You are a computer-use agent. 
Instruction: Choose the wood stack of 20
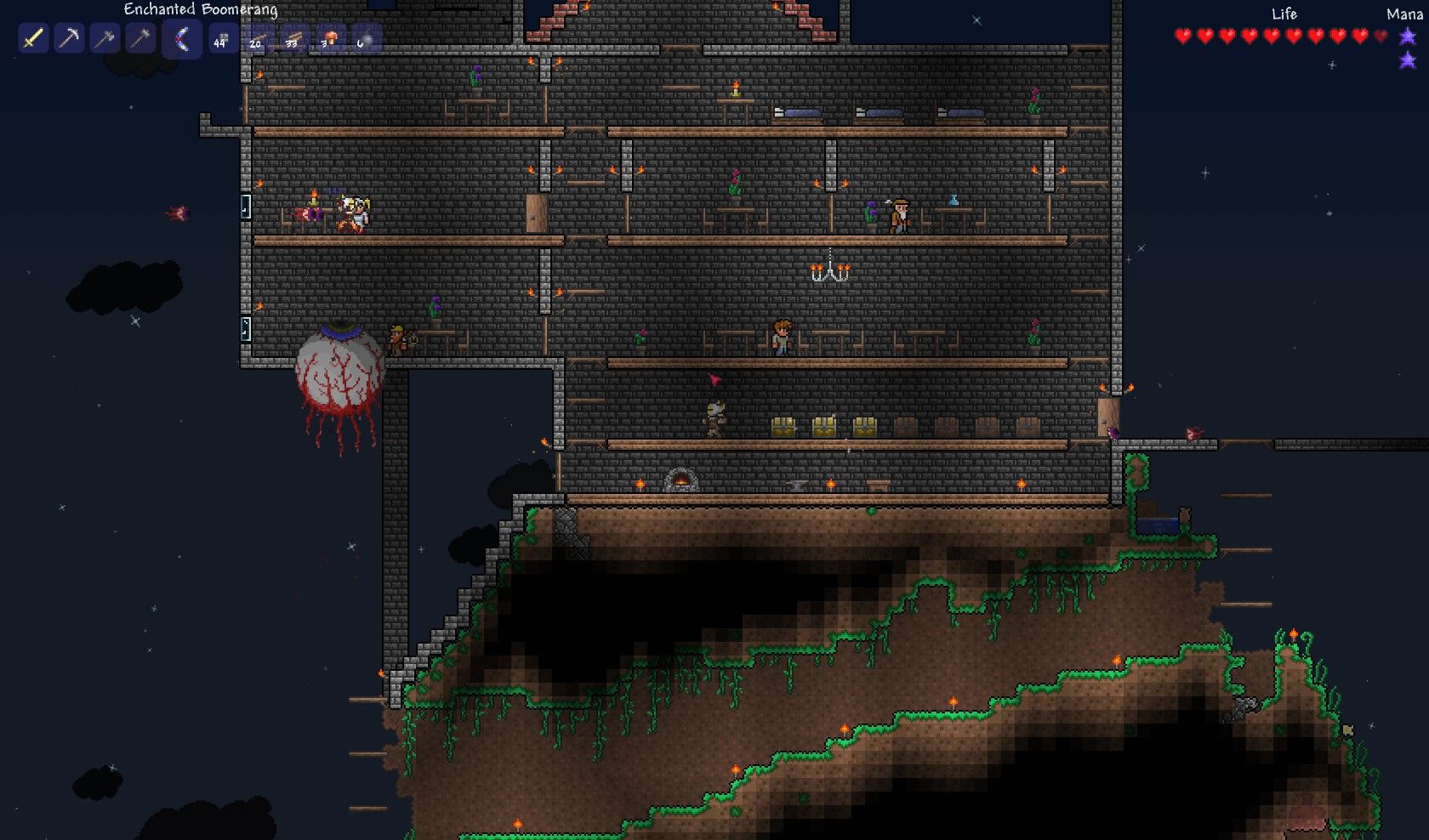(x=258, y=39)
